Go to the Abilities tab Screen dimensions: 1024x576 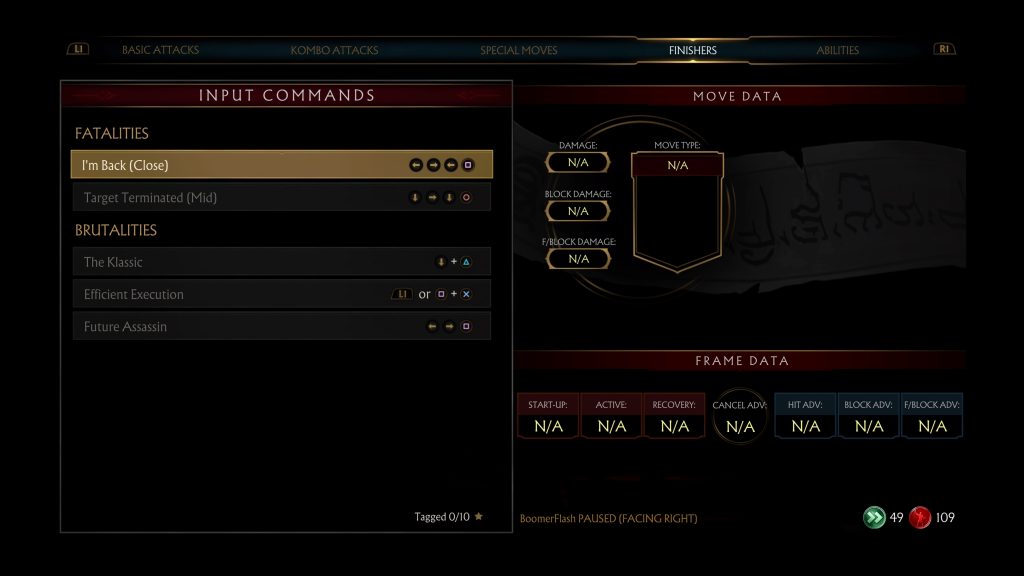837,50
